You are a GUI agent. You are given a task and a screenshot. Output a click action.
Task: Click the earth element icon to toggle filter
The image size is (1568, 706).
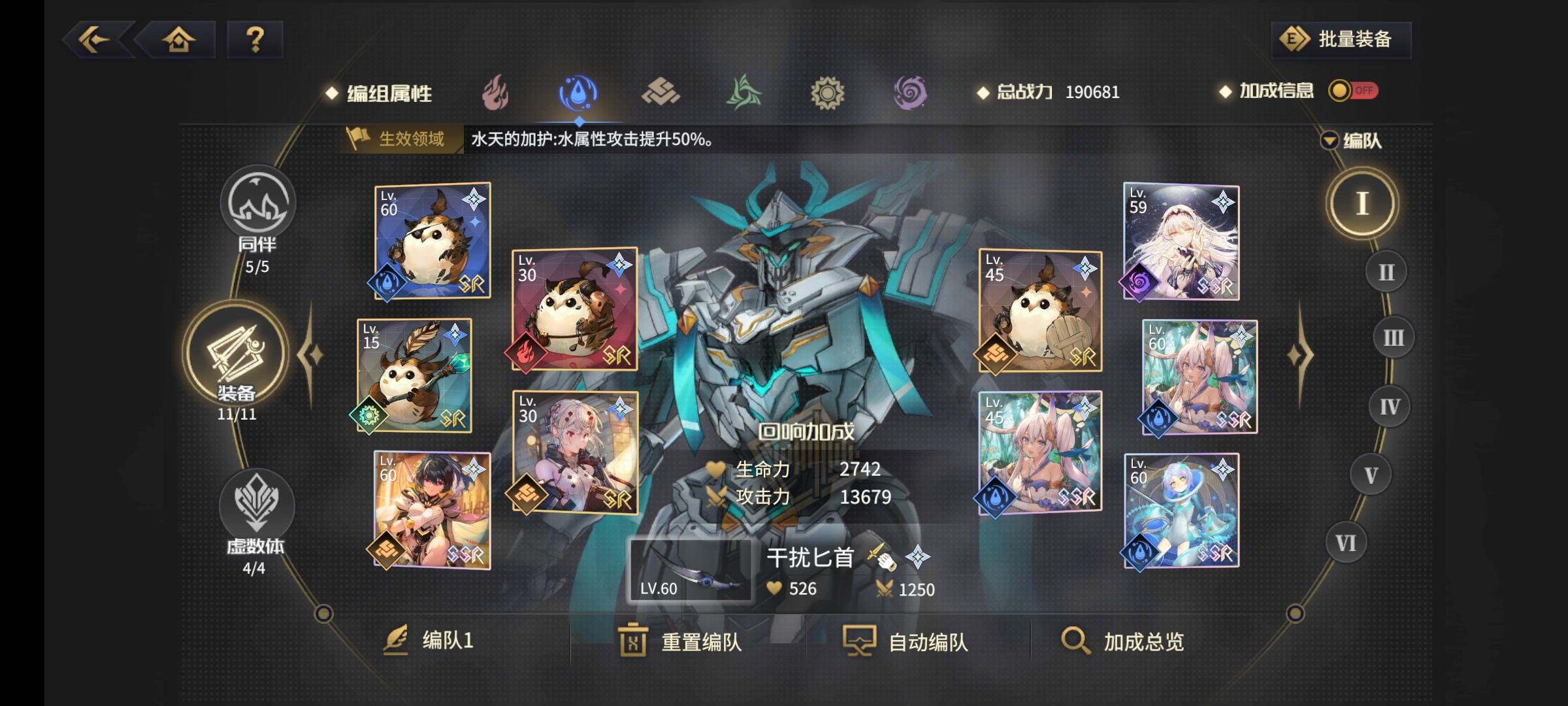point(660,92)
